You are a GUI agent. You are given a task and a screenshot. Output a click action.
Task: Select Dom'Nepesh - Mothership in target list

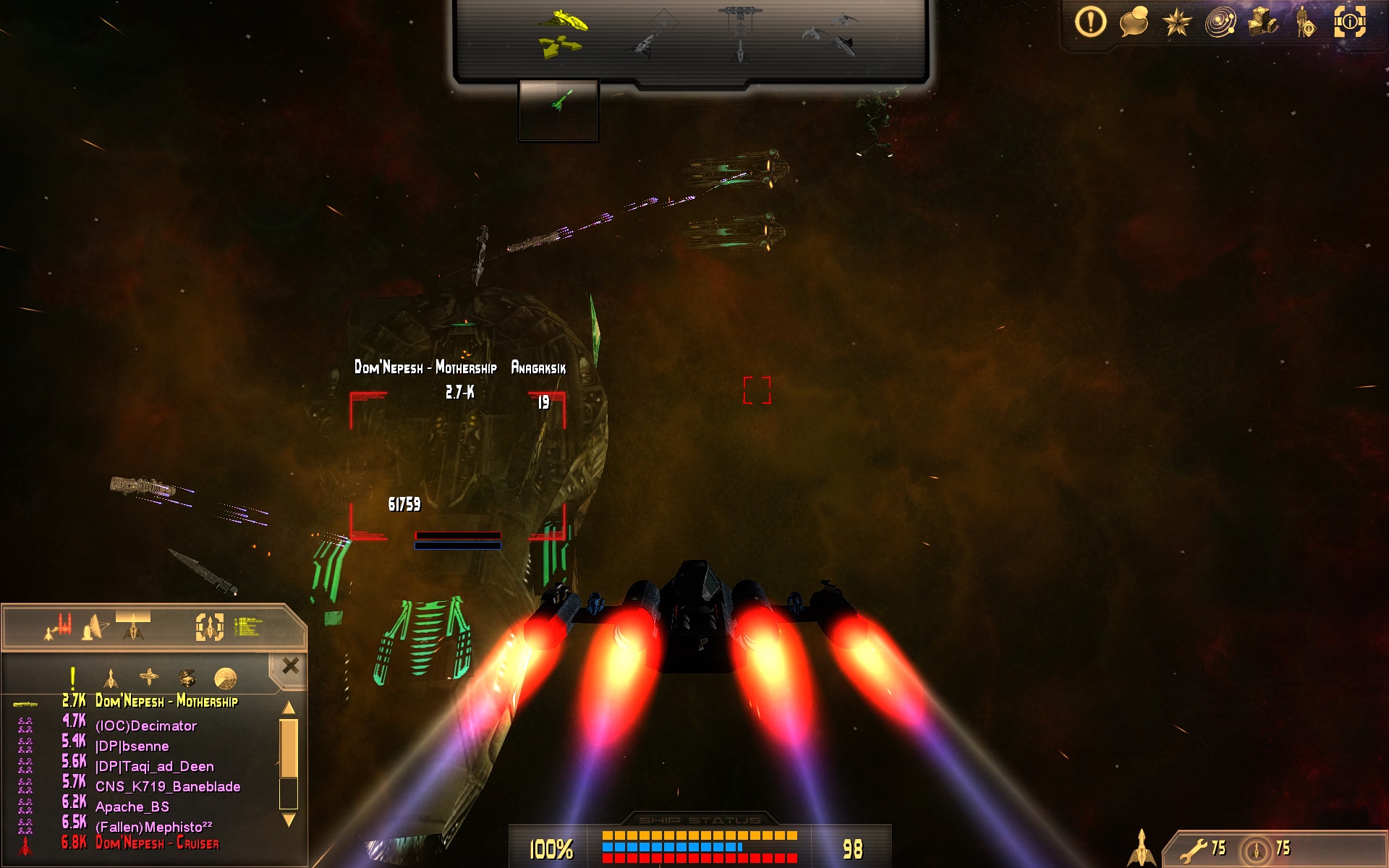(166, 701)
